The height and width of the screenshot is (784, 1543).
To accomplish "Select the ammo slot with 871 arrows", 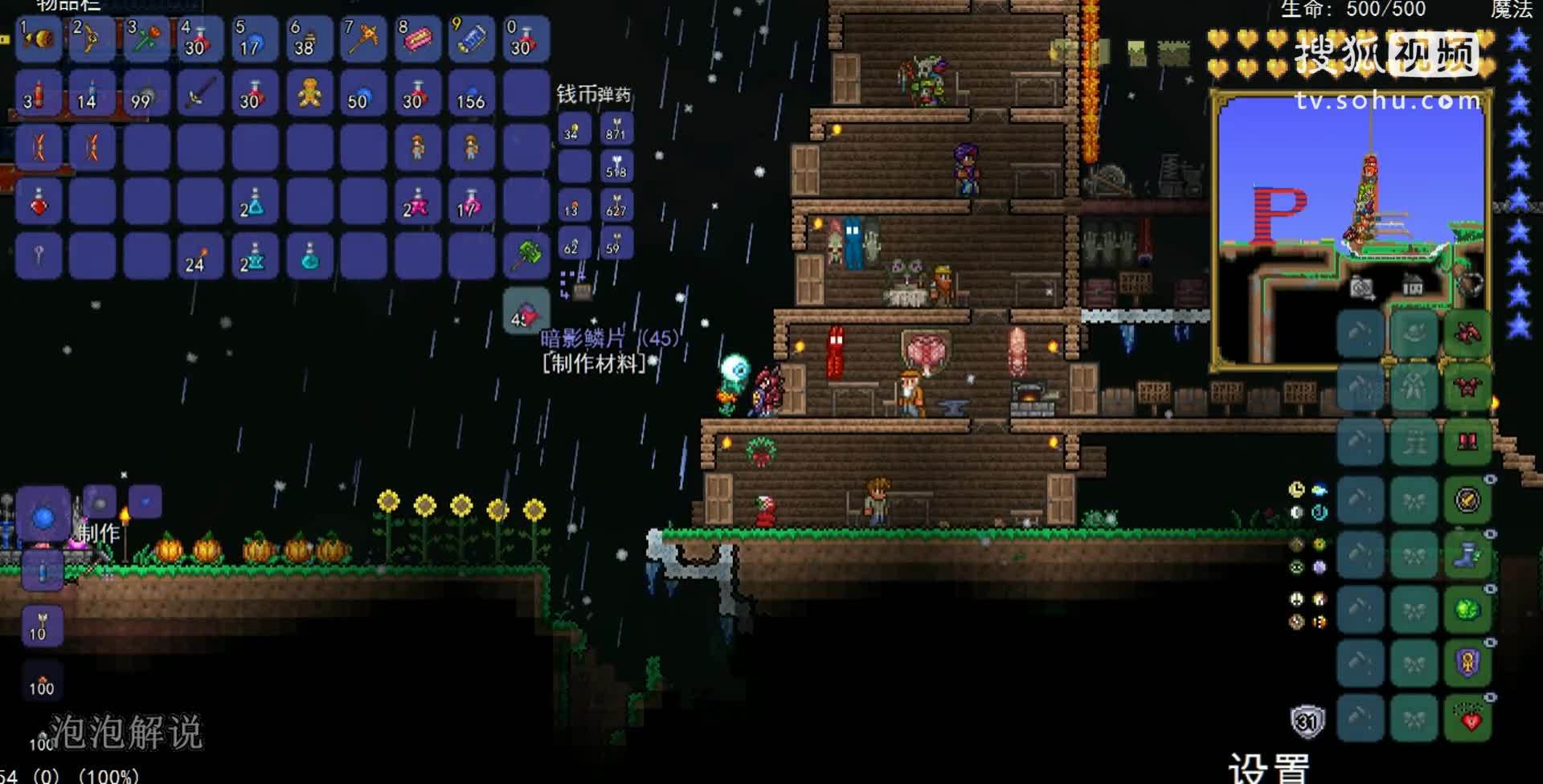I will (x=616, y=129).
